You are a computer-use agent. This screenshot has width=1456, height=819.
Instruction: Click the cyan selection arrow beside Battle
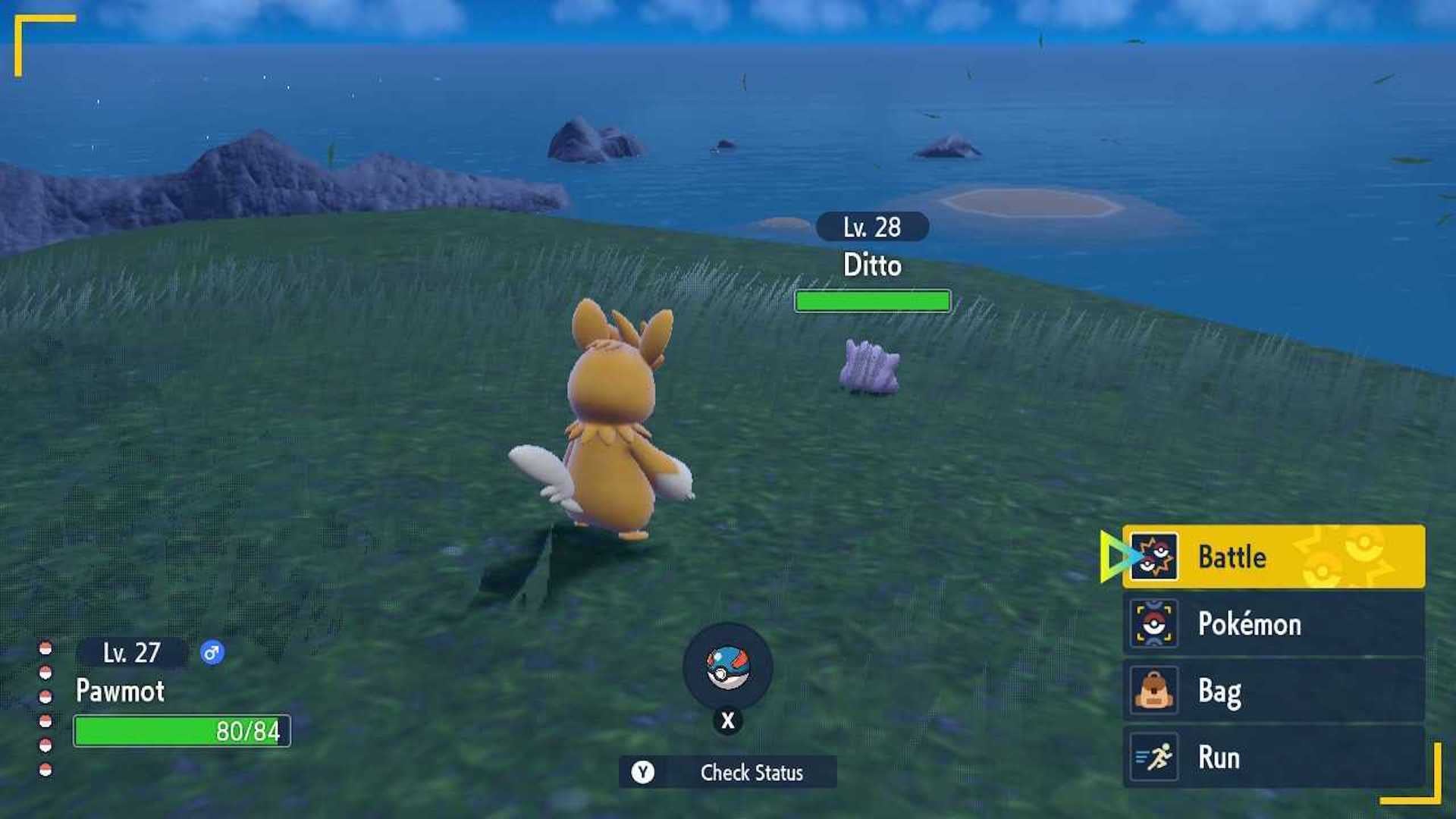pyautogui.click(x=1111, y=557)
